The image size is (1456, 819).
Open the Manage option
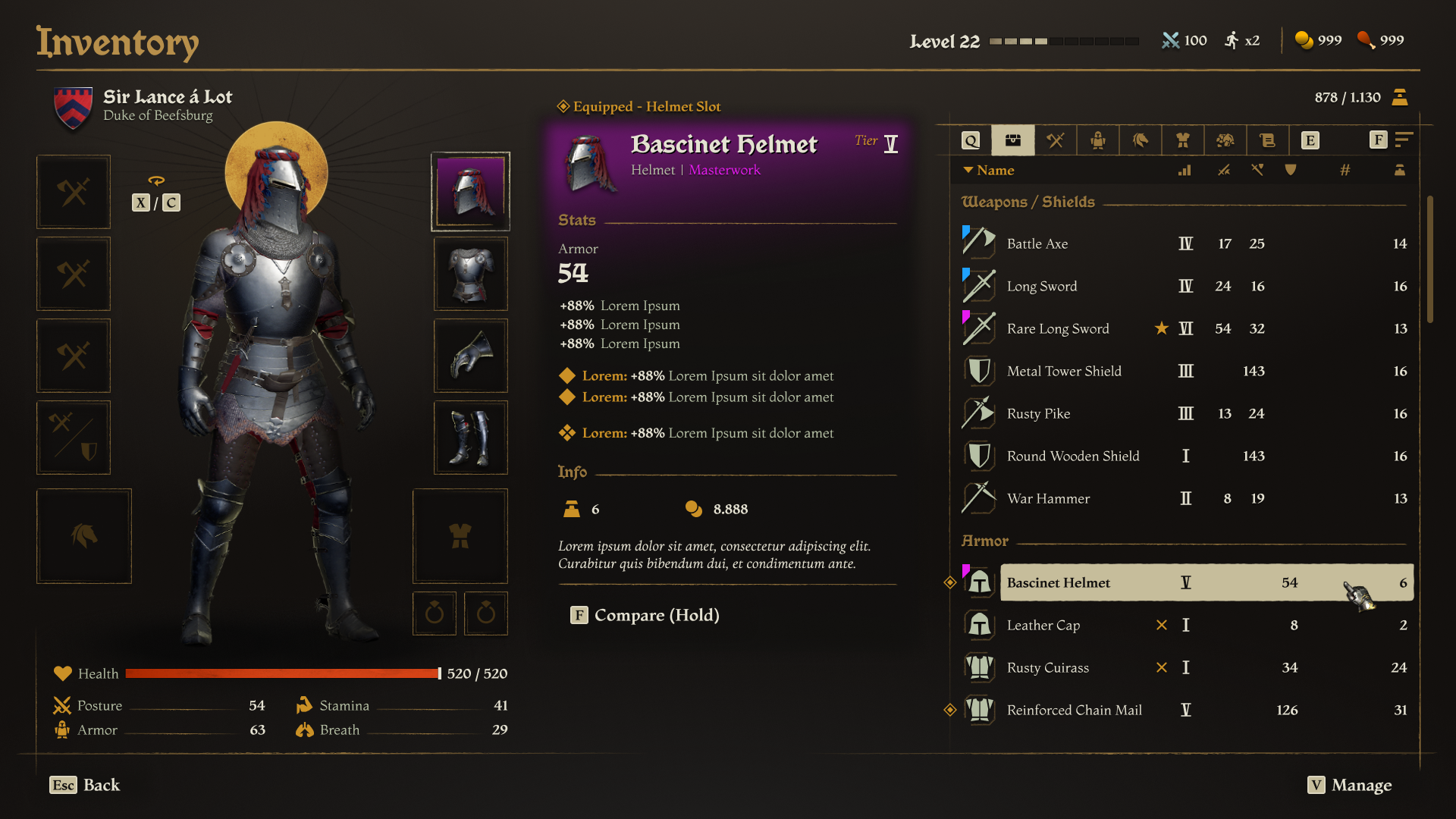(1350, 785)
